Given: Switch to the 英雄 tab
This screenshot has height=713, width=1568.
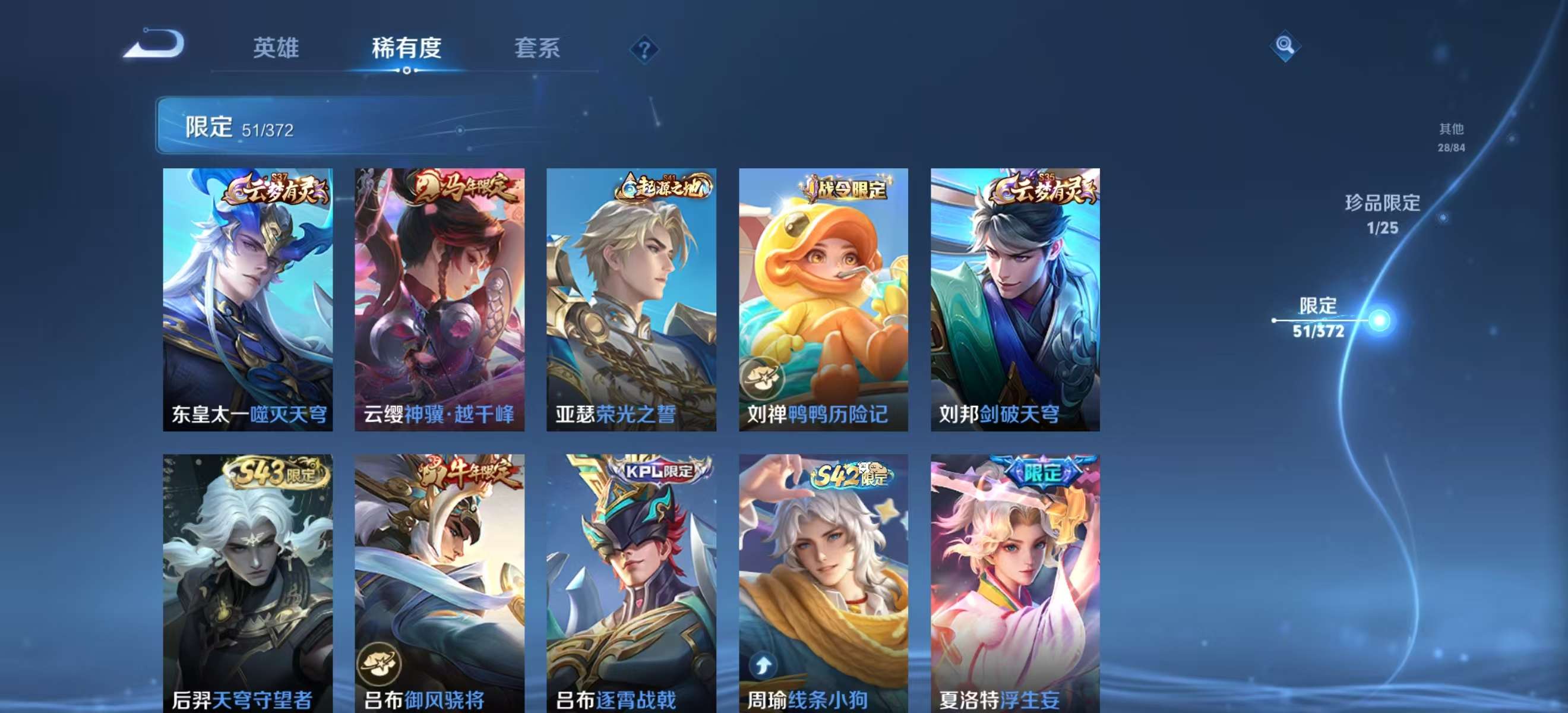Looking at the screenshot, I should coord(277,49).
